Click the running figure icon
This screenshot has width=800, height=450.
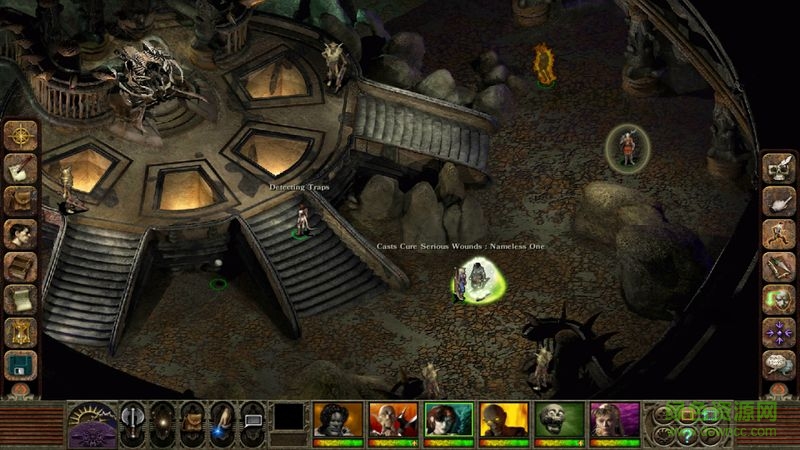pyautogui.click(x=778, y=234)
